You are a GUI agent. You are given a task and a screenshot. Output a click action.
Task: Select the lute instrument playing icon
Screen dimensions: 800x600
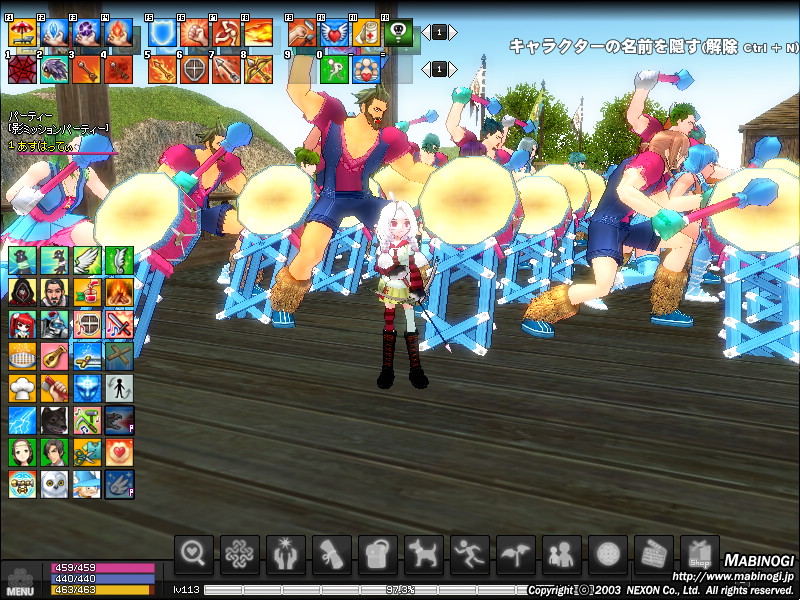(55, 356)
